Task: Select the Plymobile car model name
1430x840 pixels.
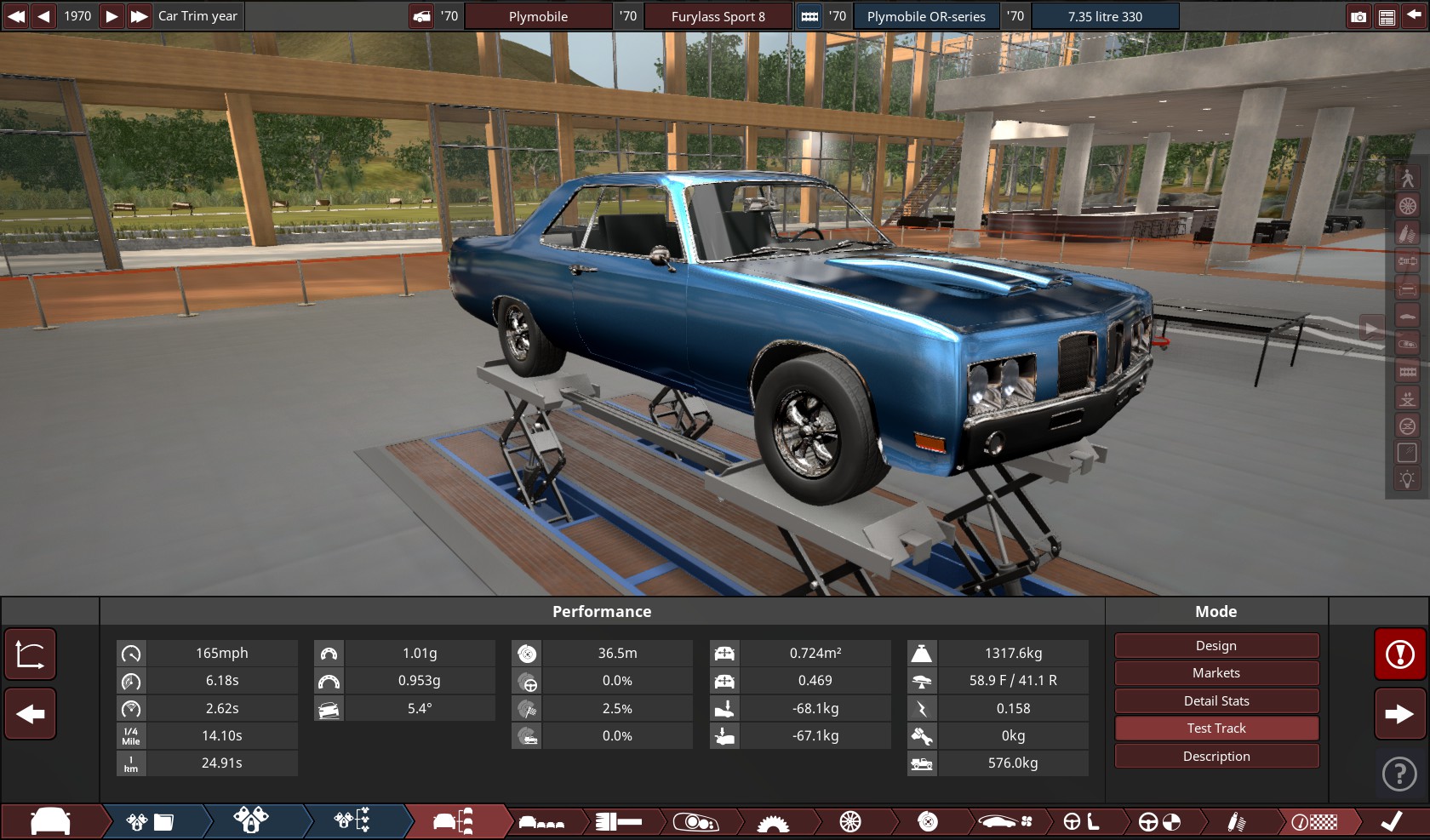Action: click(538, 16)
